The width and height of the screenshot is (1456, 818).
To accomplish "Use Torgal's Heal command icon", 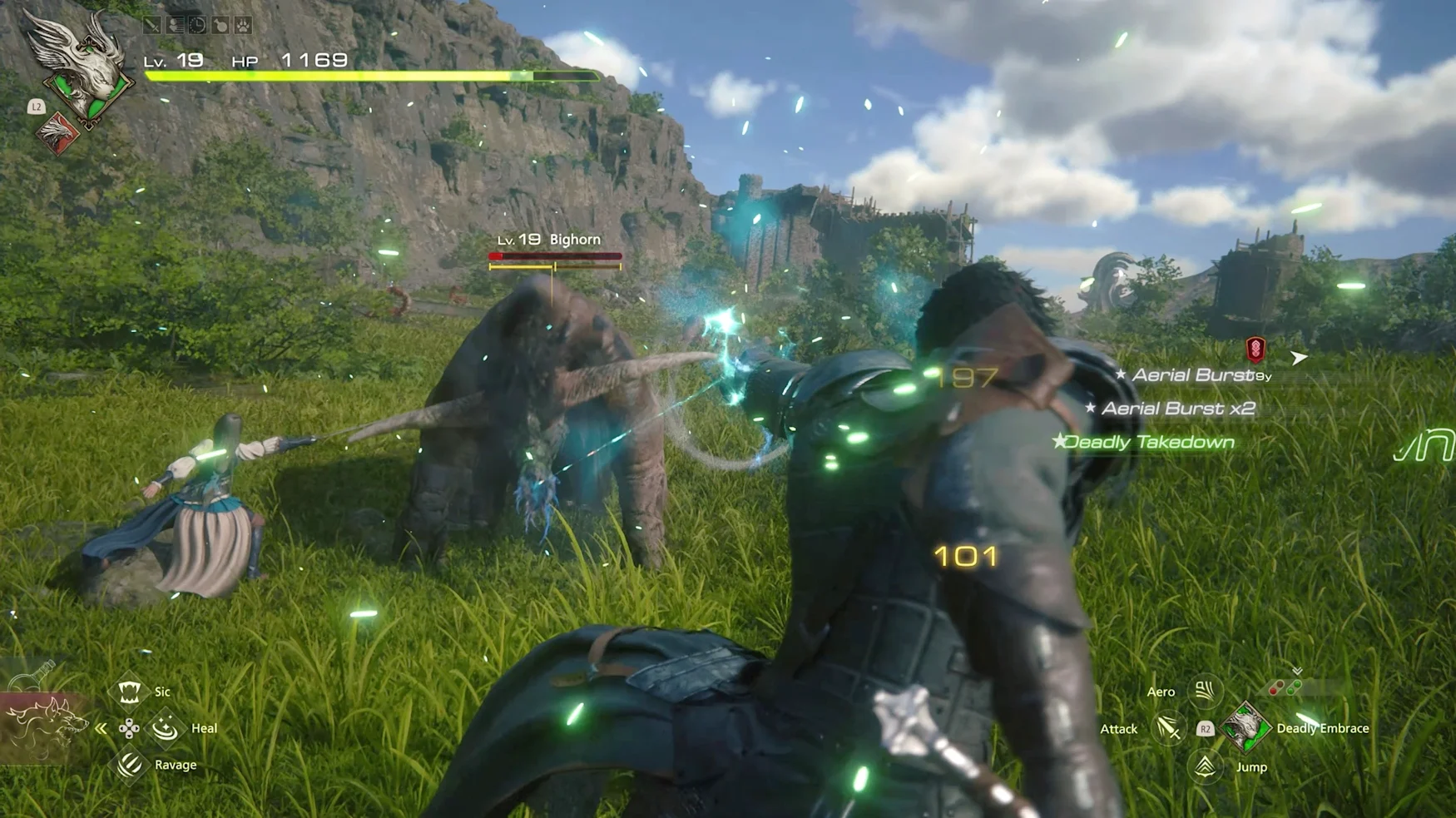I will click(x=165, y=728).
